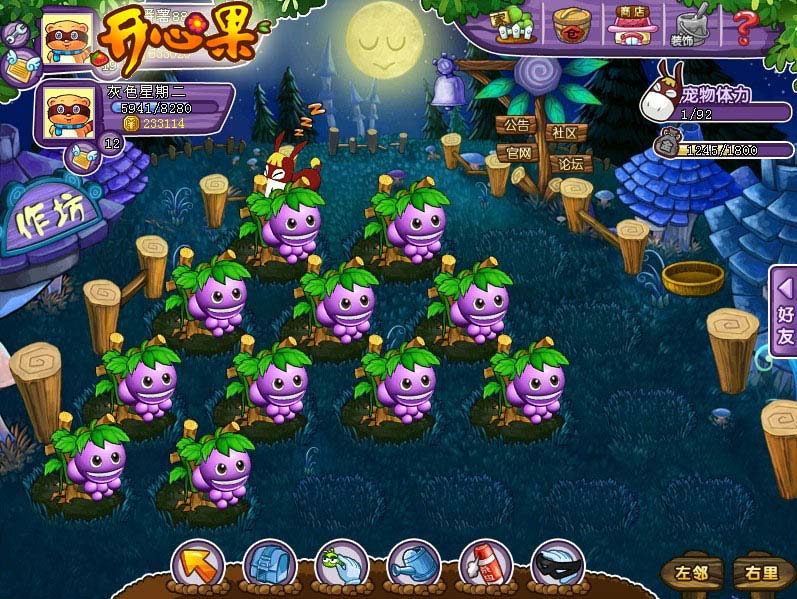Choose the glove bug-catching tool
The height and width of the screenshot is (599, 797).
341,566
